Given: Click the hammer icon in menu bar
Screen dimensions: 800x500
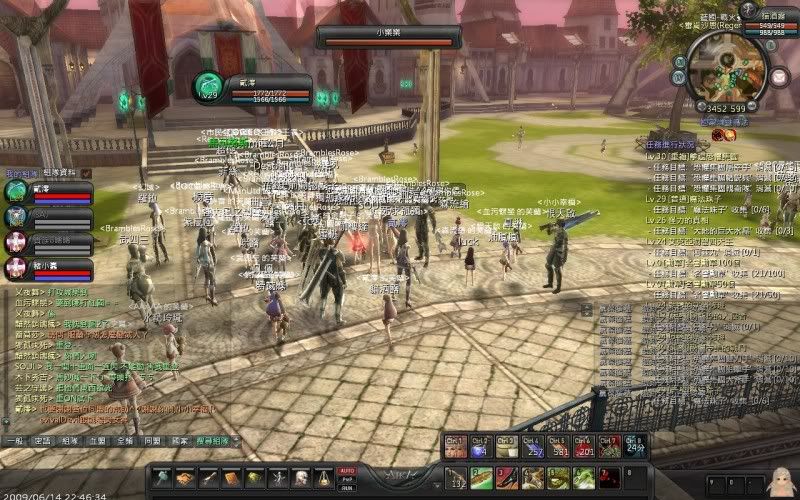Looking at the screenshot, I should click(x=163, y=478).
